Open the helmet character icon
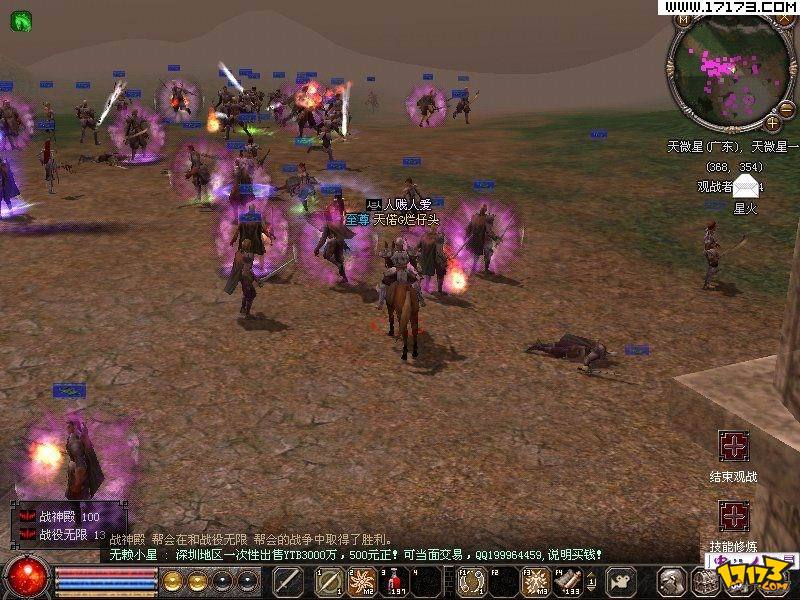 pyautogui.click(x=672, y=581)
